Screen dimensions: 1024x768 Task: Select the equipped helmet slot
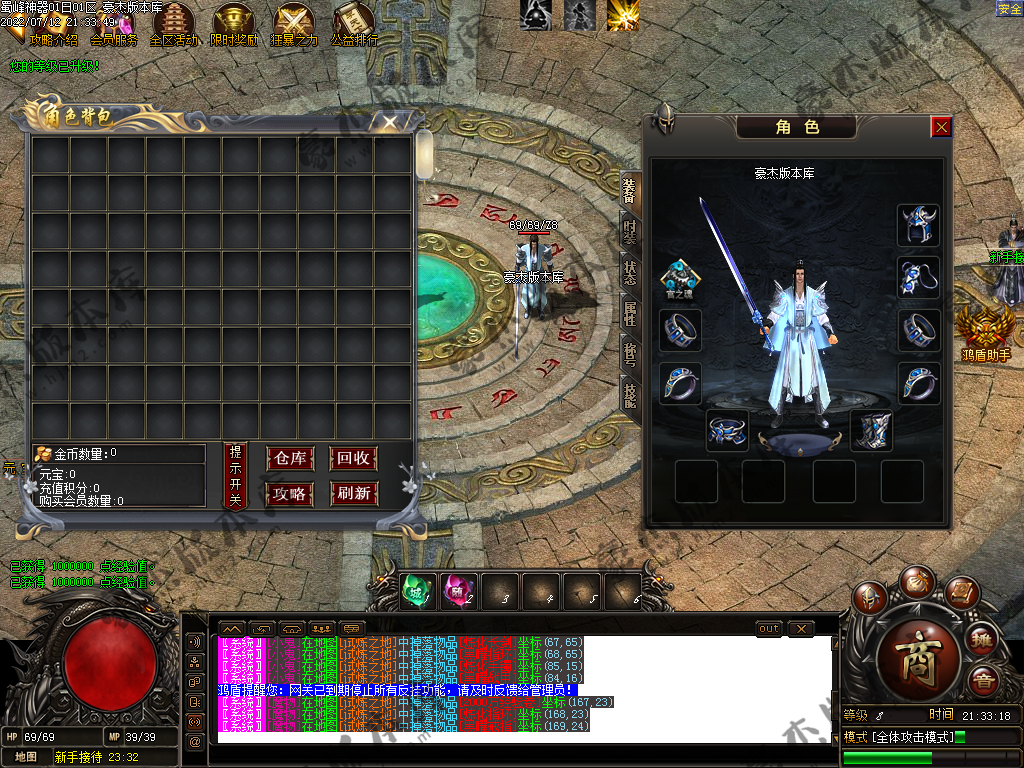(918, 225)
